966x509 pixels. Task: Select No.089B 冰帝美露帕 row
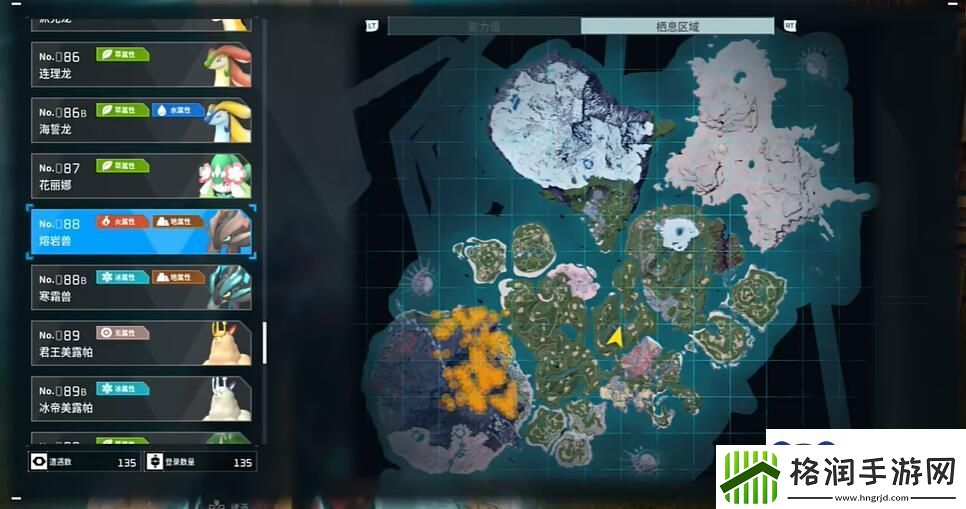(x=140, y=399)
